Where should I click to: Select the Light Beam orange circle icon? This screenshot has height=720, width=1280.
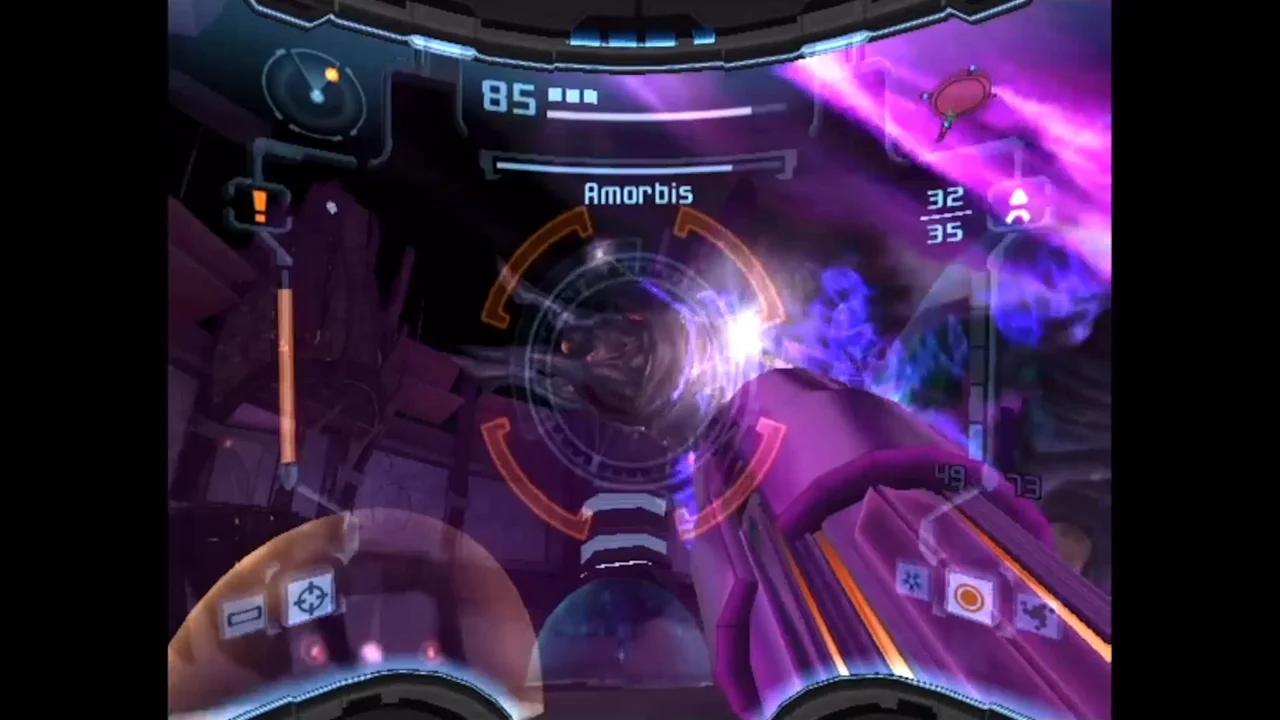coord(966,598)
